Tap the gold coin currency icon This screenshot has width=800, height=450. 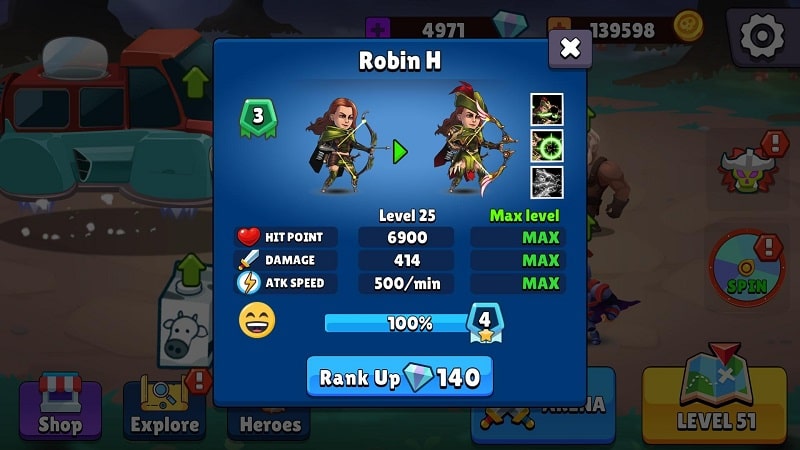pyautogui.click(x=688, y=27)
